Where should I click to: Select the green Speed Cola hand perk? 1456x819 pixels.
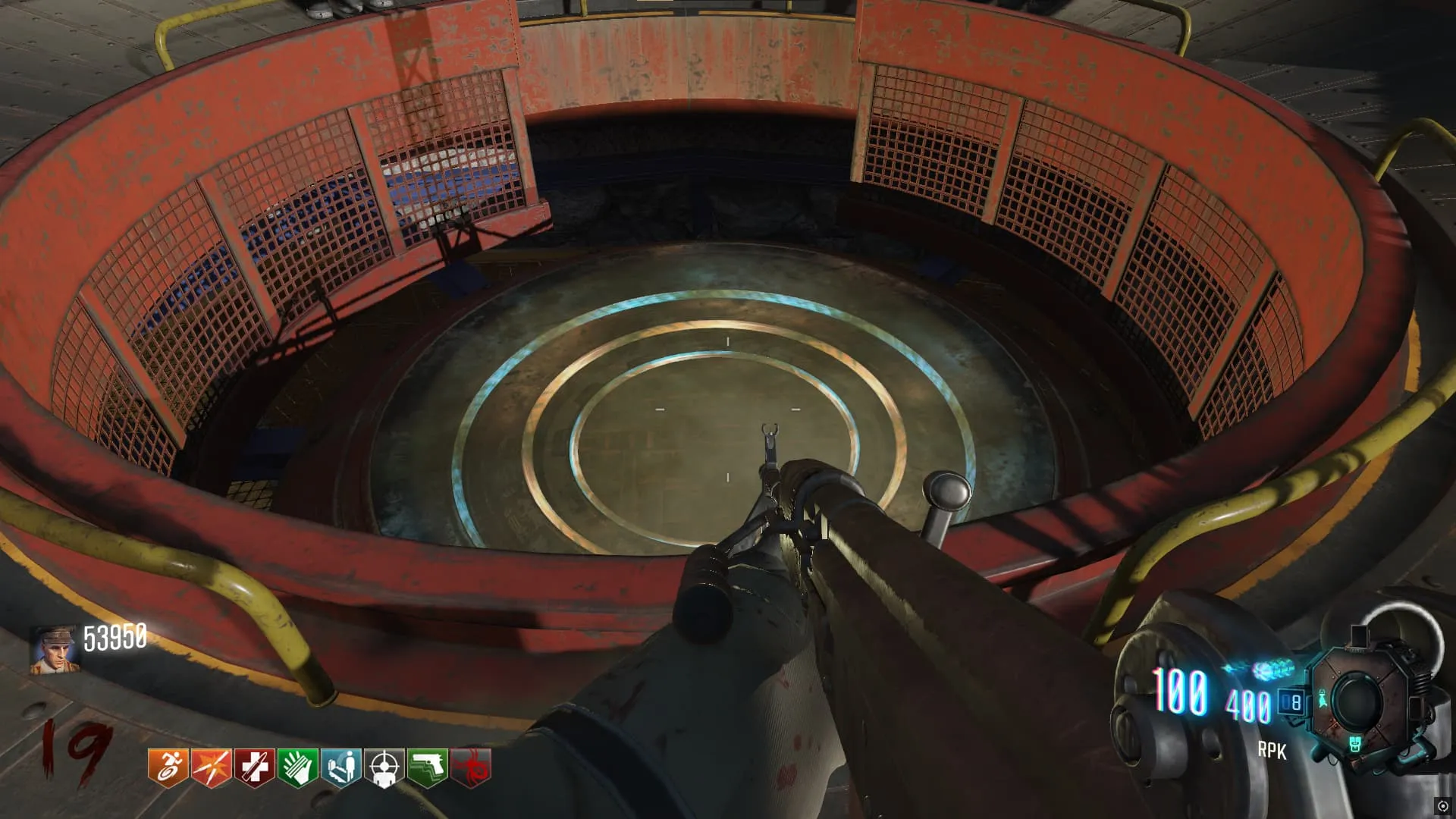pyautogui.click(x=297, y=767)
